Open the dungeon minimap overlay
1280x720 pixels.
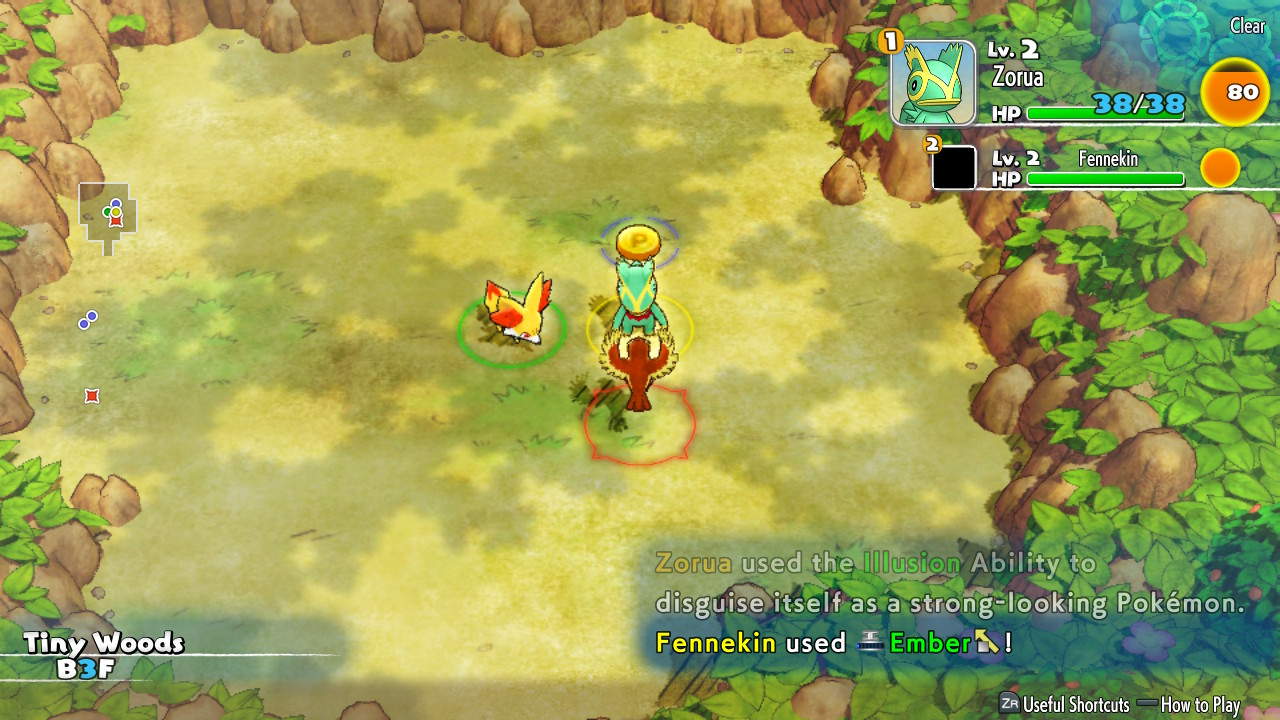(108, 214)
